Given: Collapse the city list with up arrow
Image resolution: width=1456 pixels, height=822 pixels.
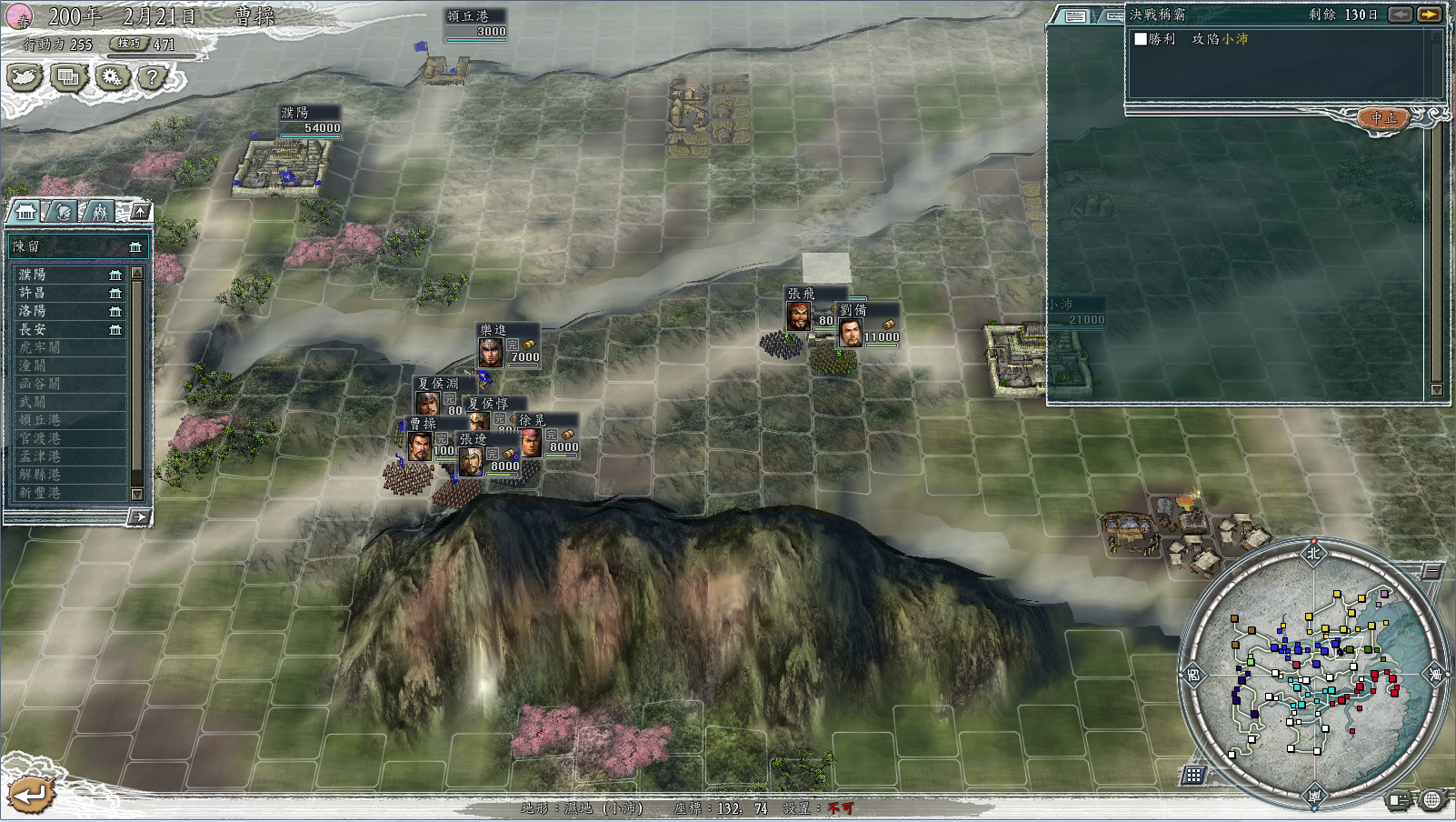Looking at the screenshot, I should coord(140,211).
